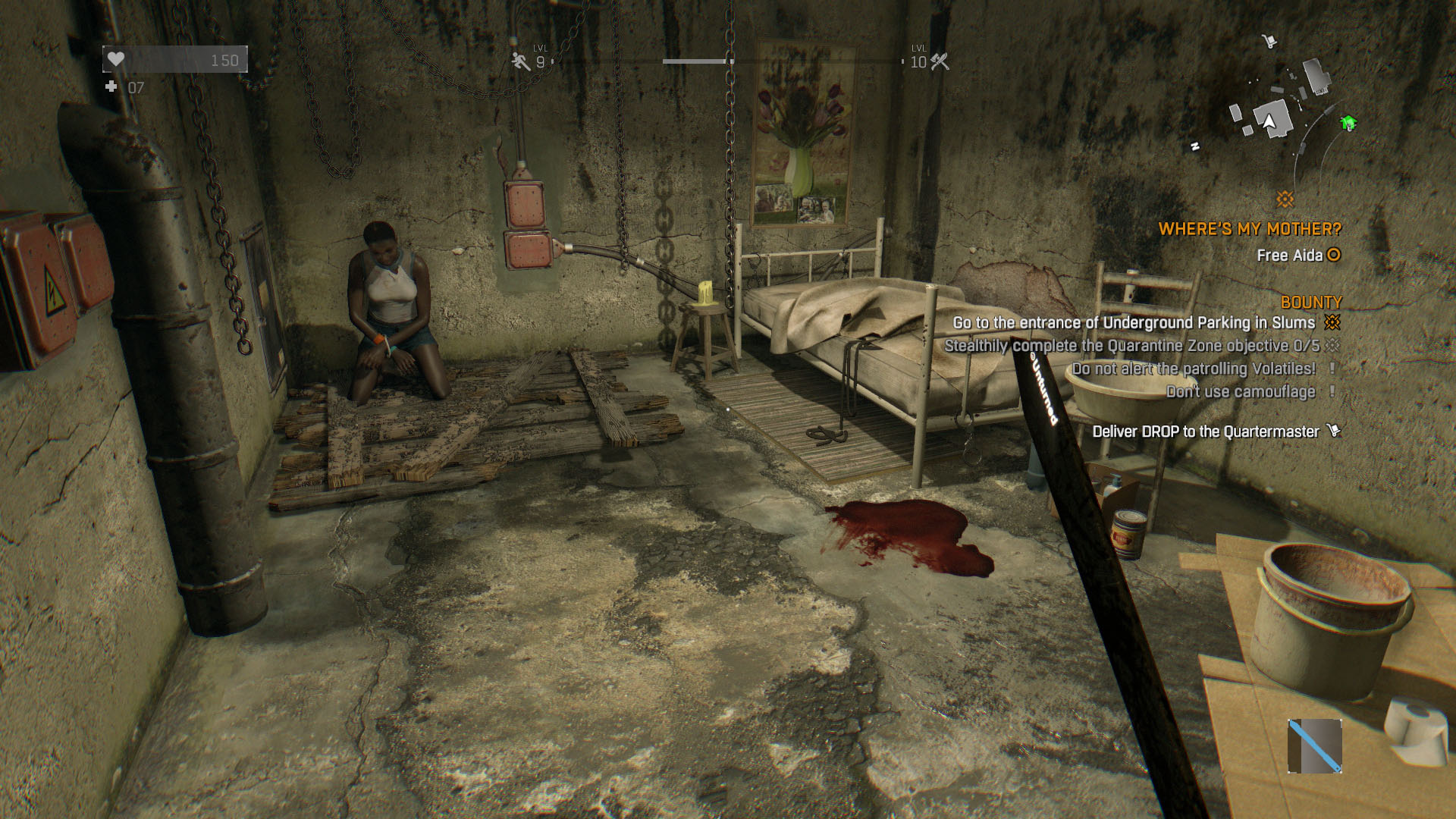This screenshot has height=819, width=1456.
Task: Select the equipped weapon slot
Action: (1315, 746)
